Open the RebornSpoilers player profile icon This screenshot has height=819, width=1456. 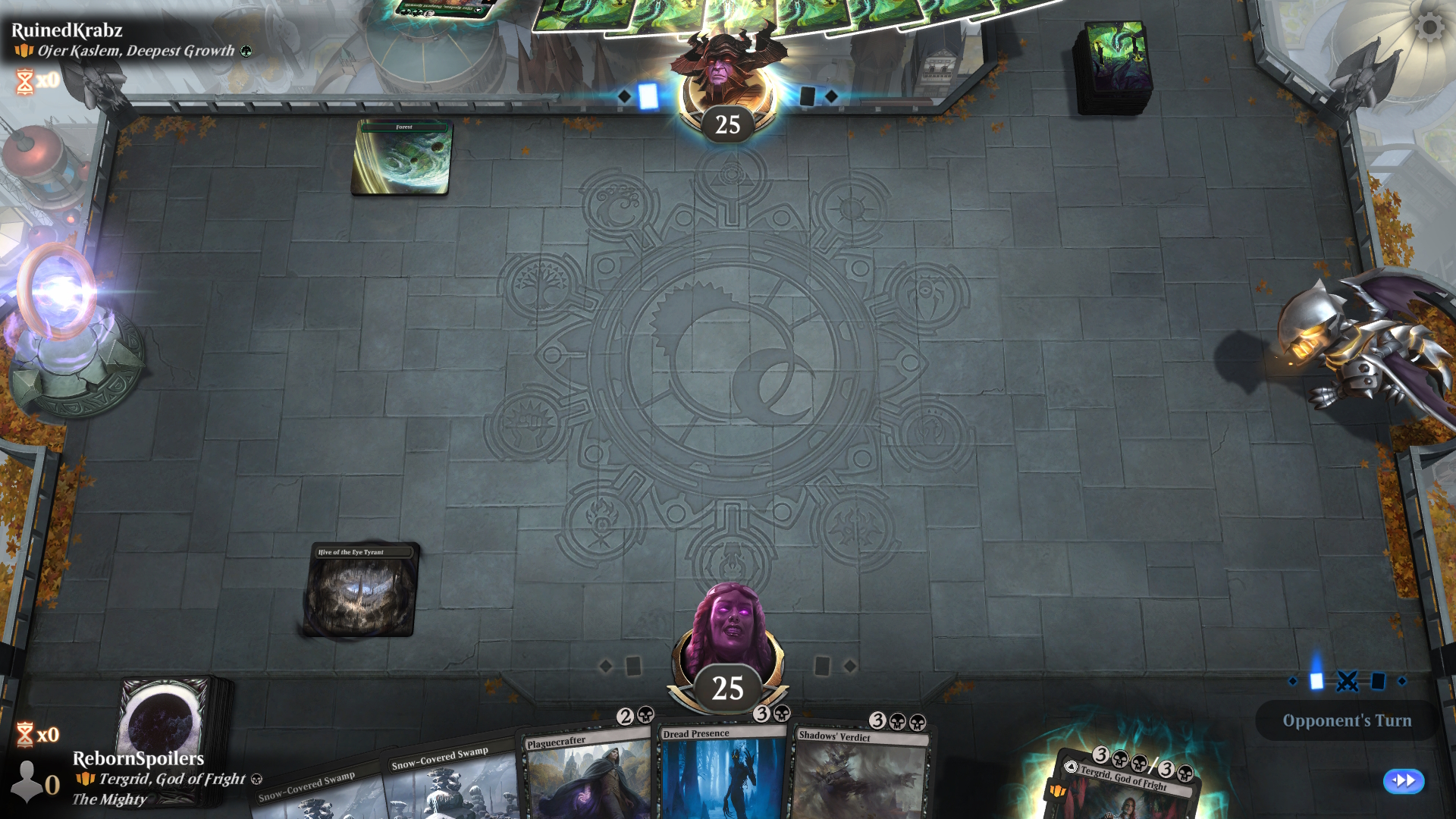click(29, 781)
